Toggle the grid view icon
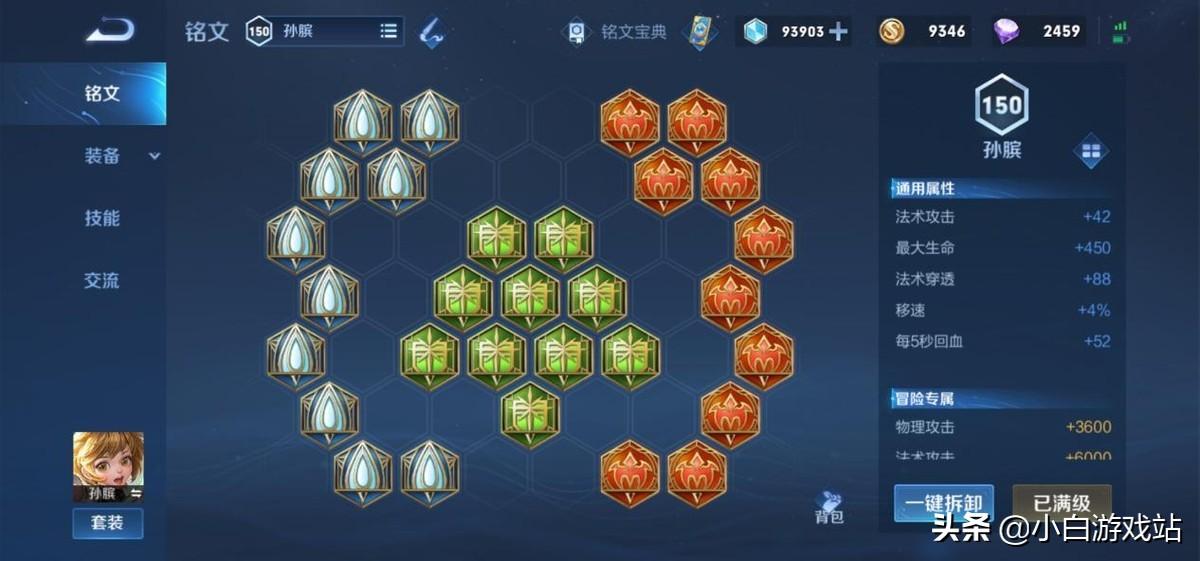The height and width of the screenshot is (561, 1200). click(1090, 152)
